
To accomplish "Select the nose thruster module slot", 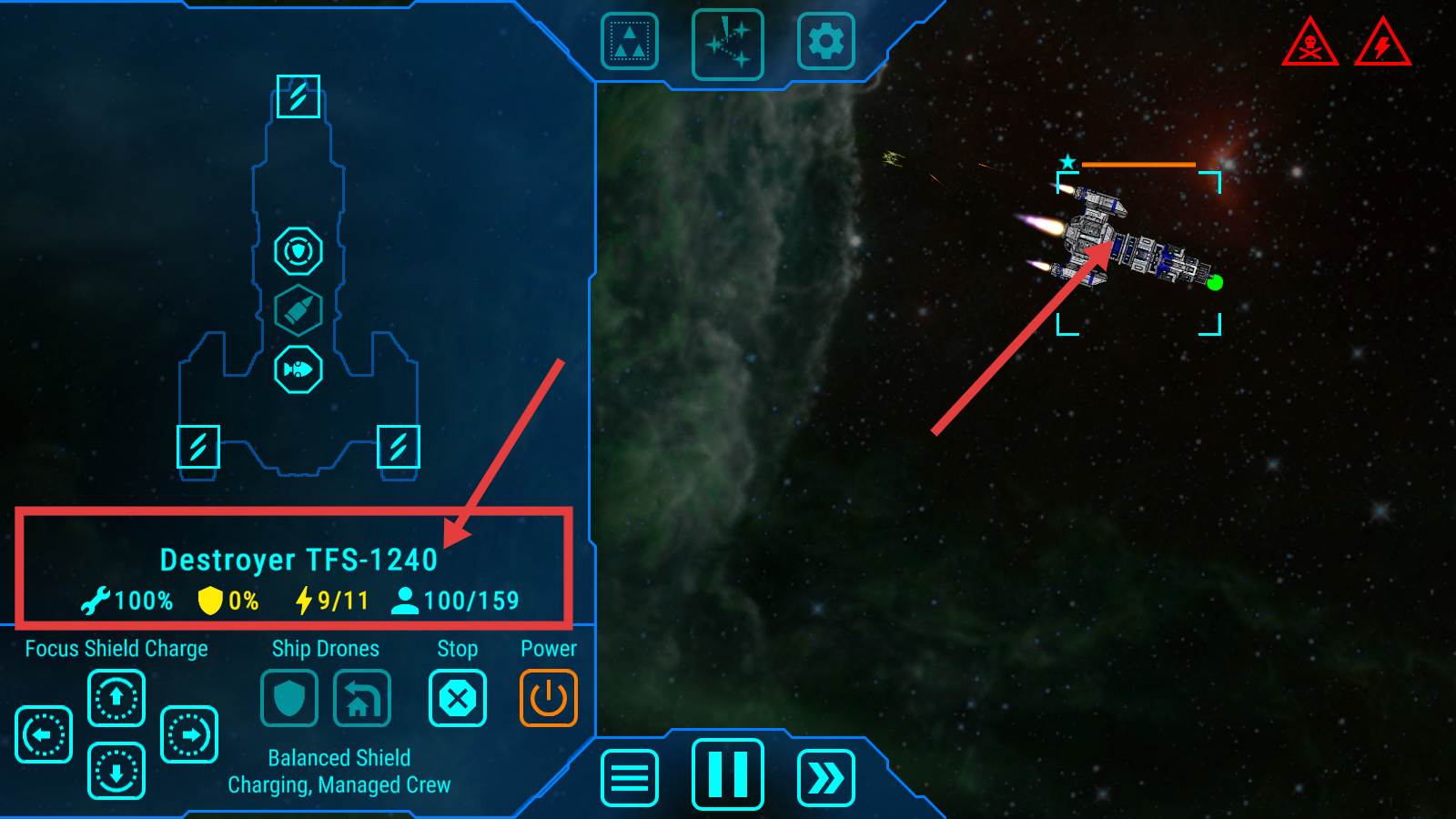I will coord(298,96).
